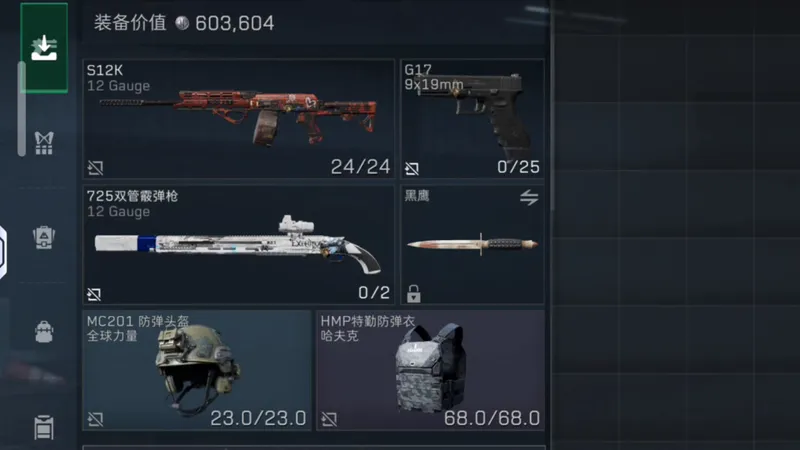The image size is (800, 450).
Task: Choose the 725 double-barrel shotgun slot
Action: pos(238,245)
